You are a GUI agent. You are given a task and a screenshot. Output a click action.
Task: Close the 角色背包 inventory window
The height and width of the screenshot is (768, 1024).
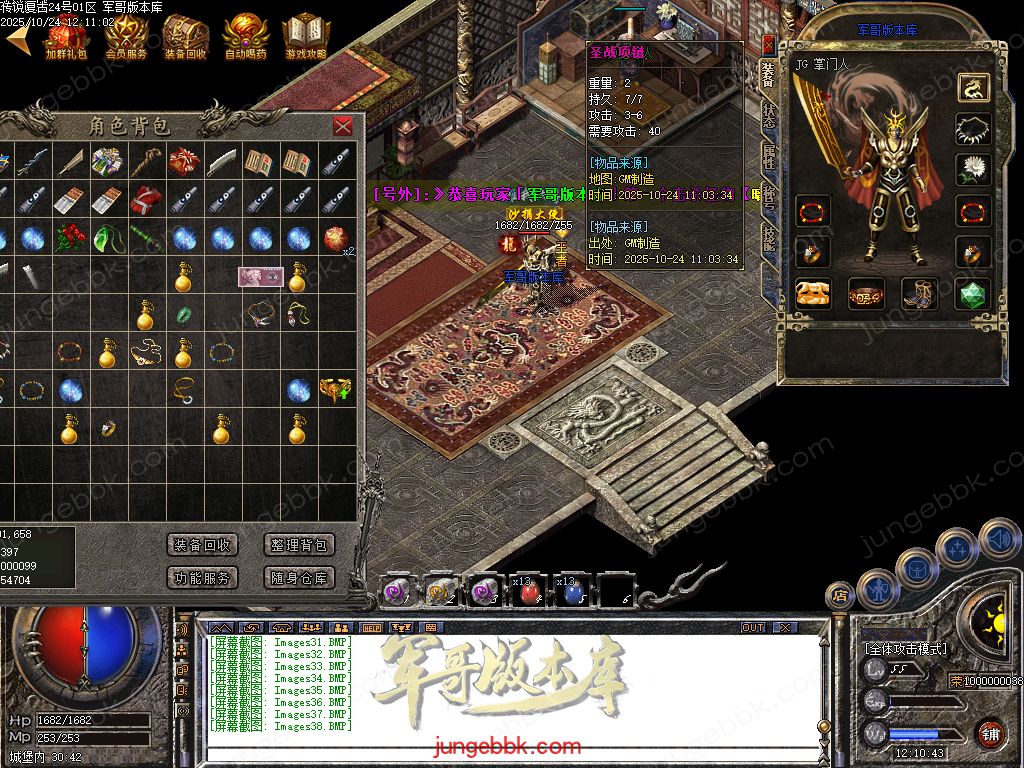[x=343, y=126]
